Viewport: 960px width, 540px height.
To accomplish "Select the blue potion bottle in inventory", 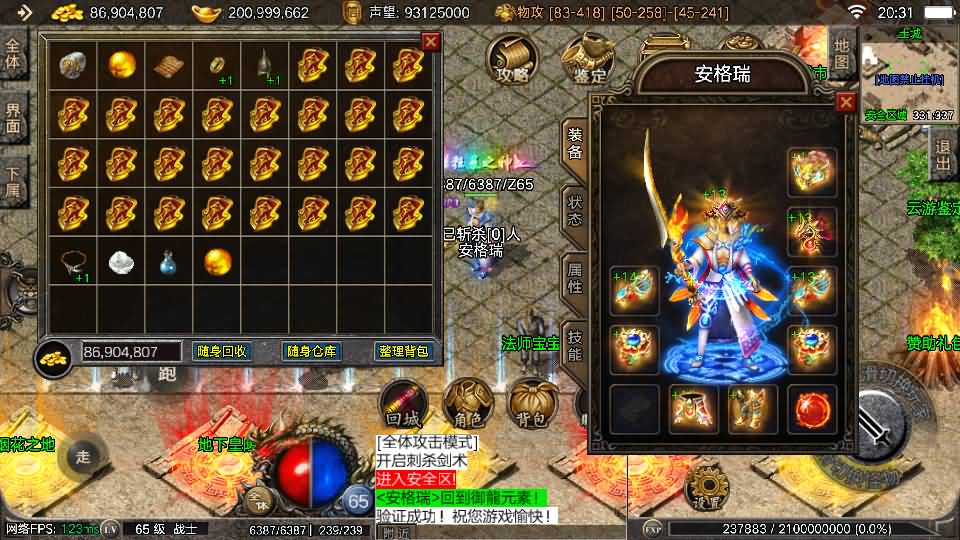I will click(169, 263).
